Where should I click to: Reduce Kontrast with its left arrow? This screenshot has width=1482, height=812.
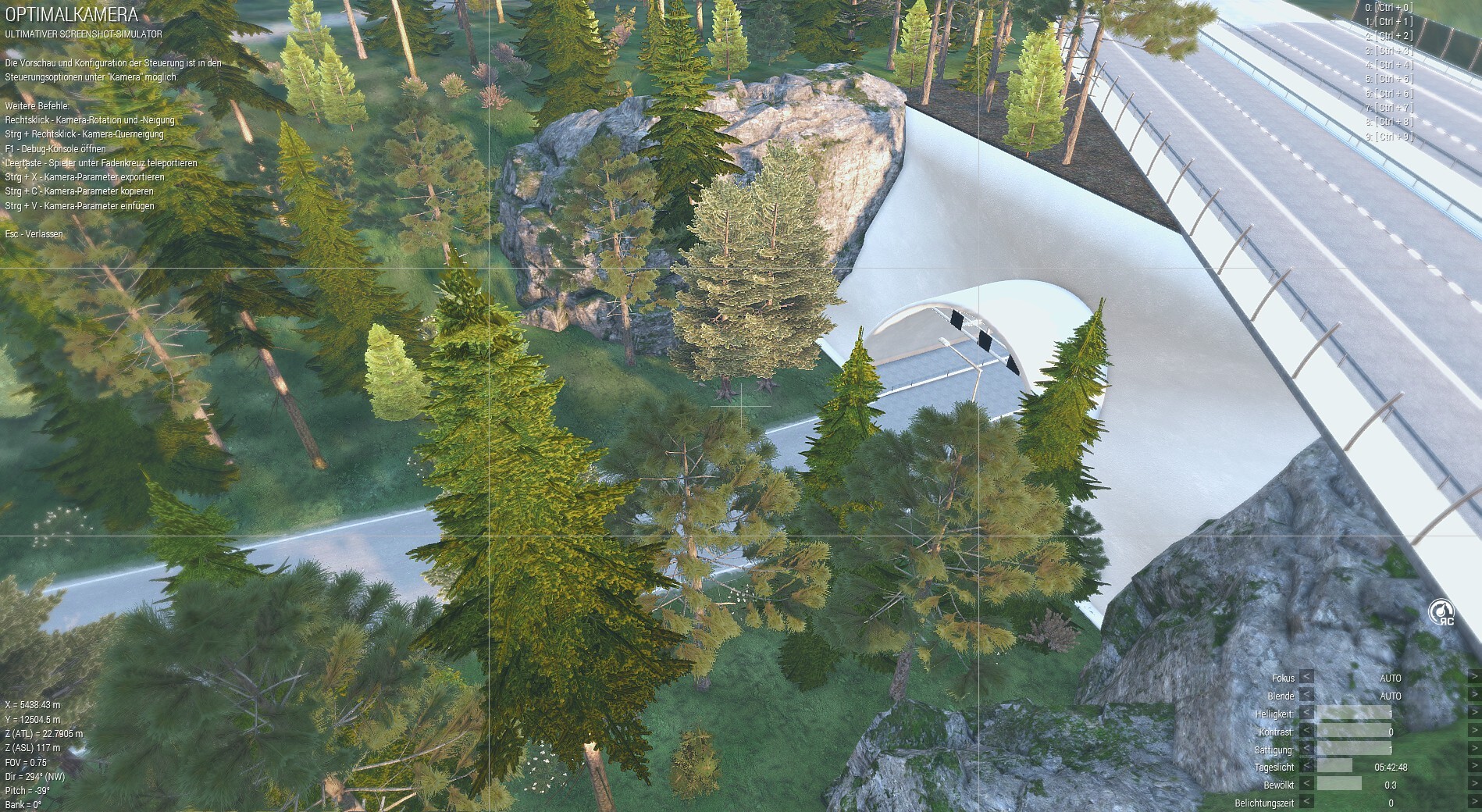point(1306,732)
